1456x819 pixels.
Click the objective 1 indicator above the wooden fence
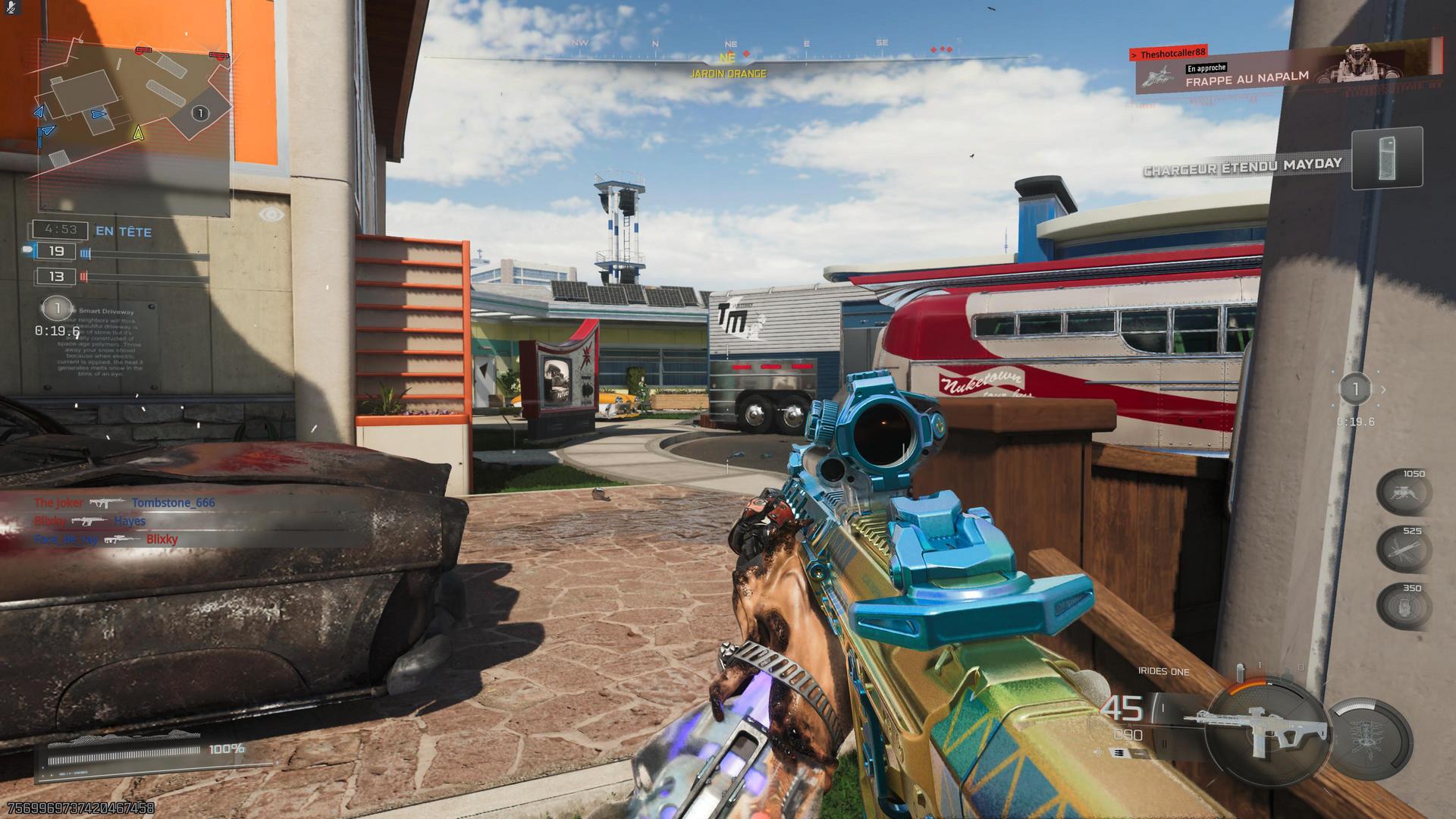(1355, 390)
